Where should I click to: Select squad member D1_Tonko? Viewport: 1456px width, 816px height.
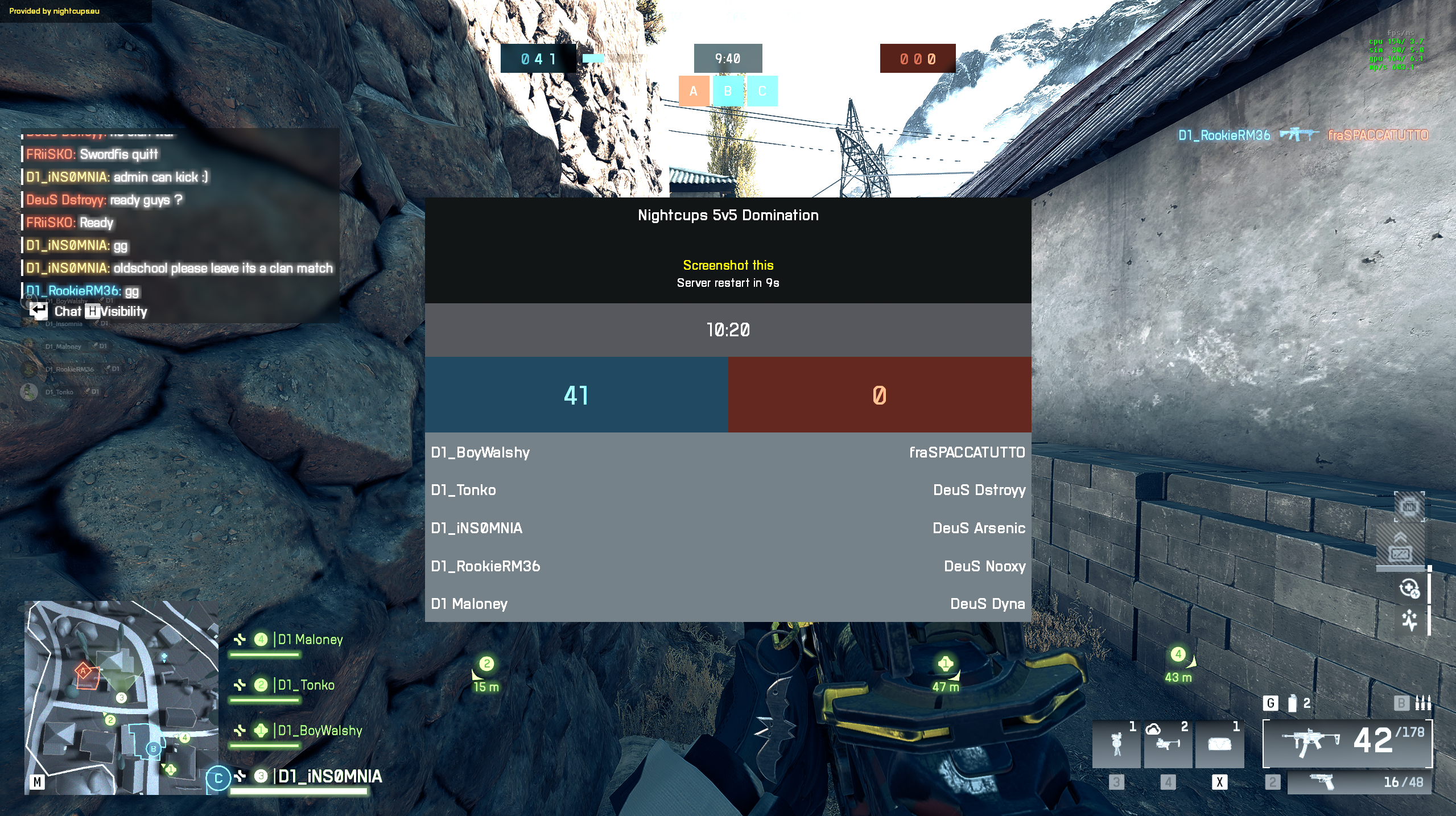pyautogui.click(x=306, y=685)
